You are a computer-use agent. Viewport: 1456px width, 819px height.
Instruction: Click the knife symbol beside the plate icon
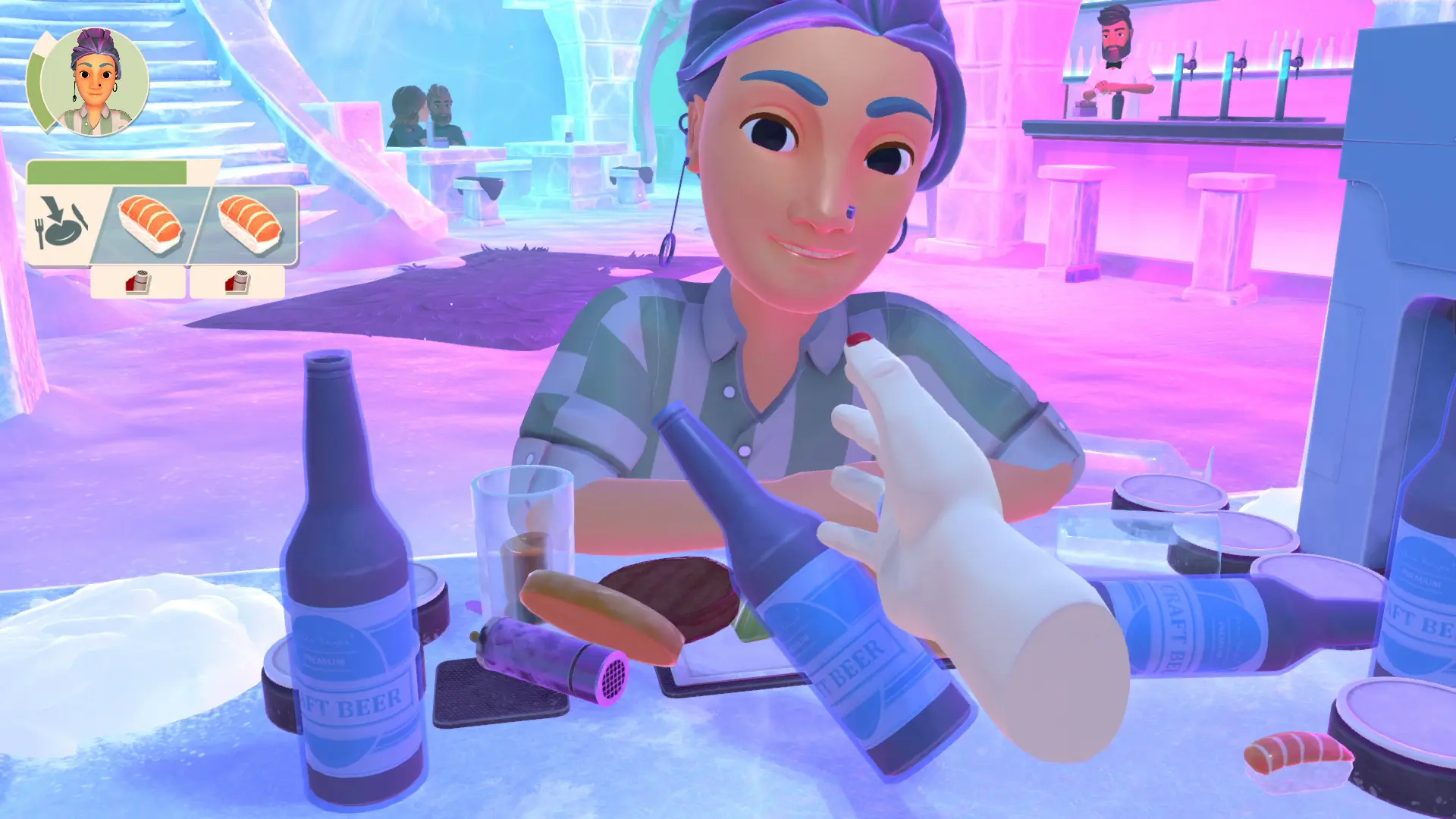click(x=80, y=216)
